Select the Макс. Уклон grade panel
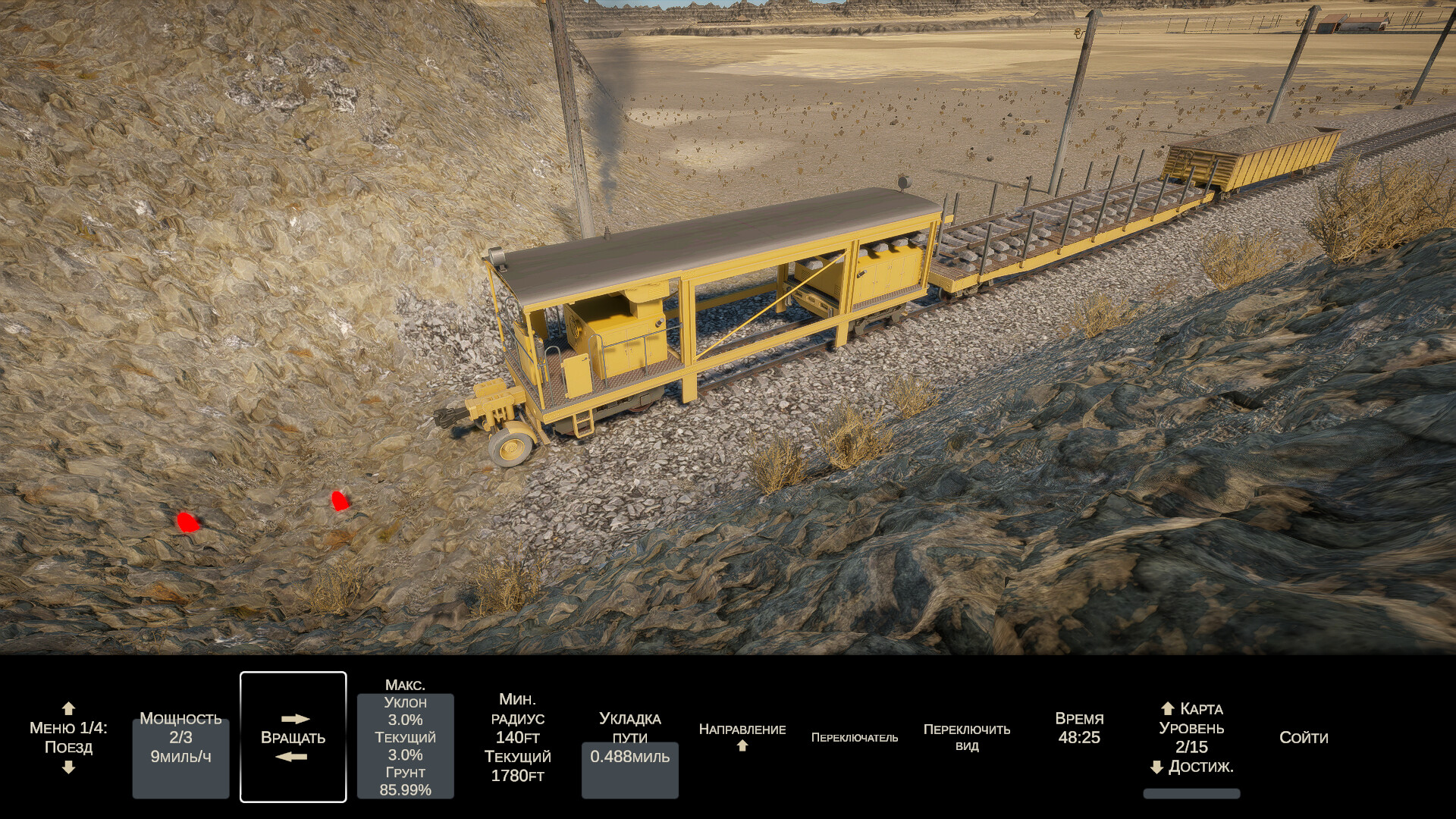Screen dimensions: 1456x819 tap(406, 738)
